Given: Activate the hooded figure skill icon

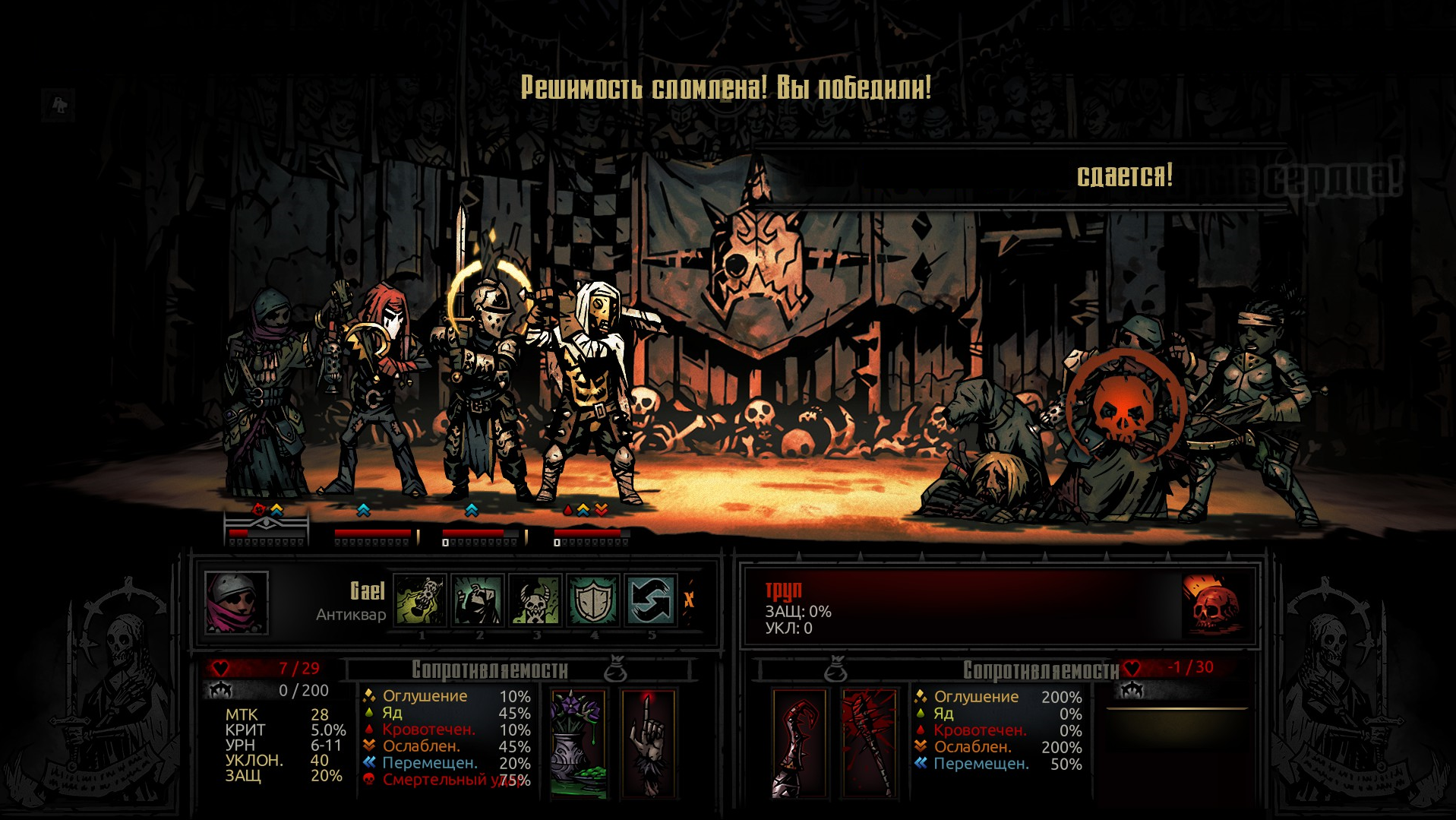Looking at the screenshot, I should pyautogui.click(x=478, y=600).
